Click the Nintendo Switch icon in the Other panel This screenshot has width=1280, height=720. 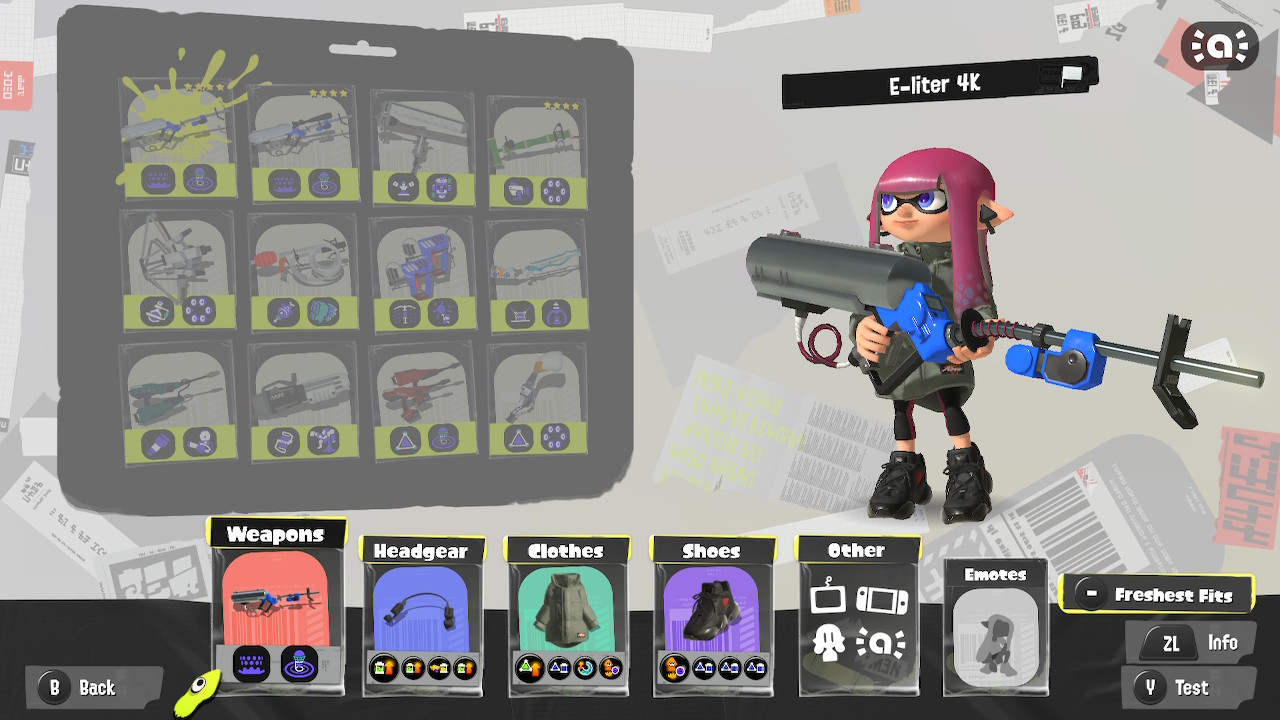[881, 599]
